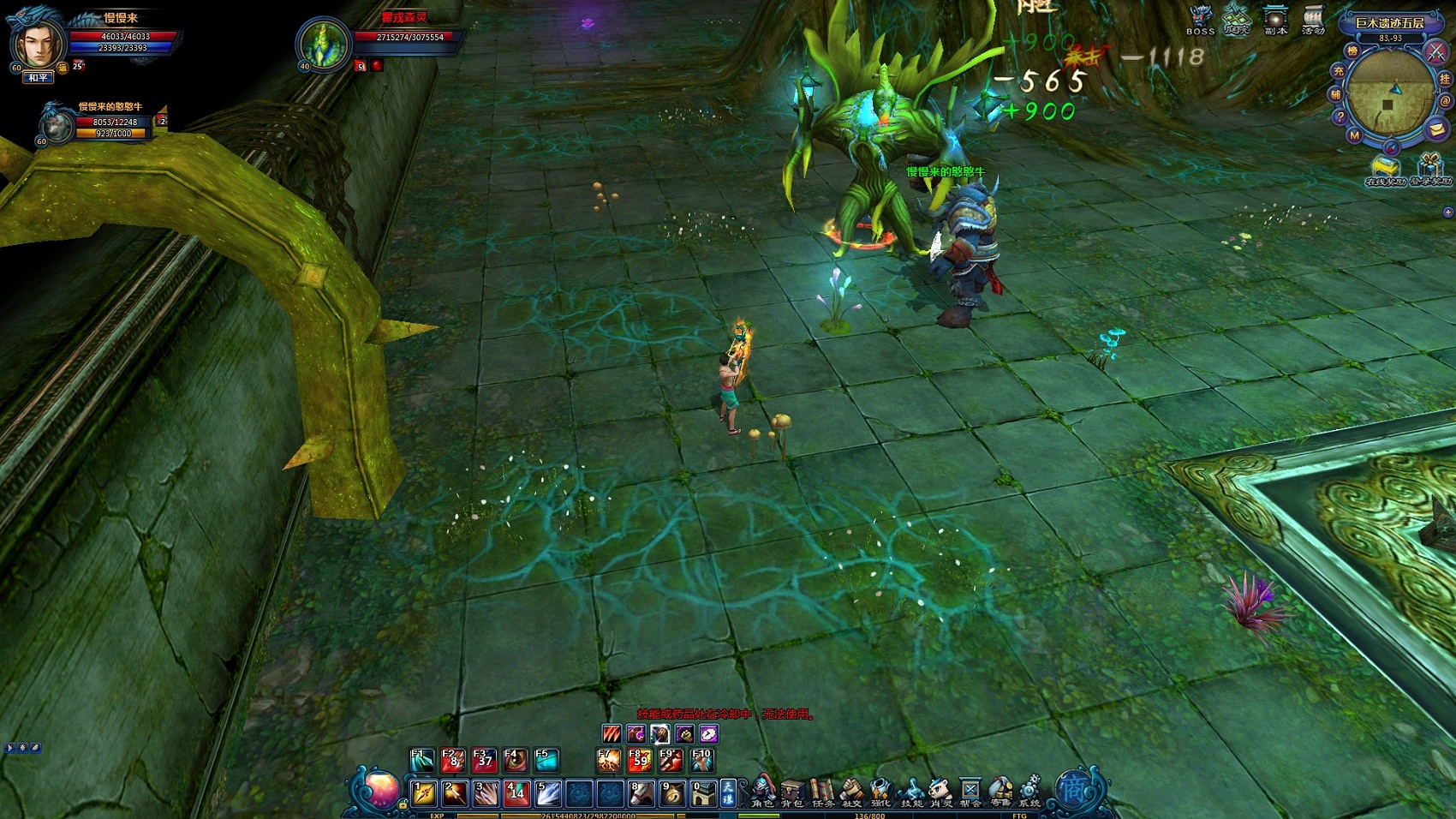This screenshot has width=1456, height=819.
Task: Activate the F3 skill with cooldown 37
Action: (485, 759)
